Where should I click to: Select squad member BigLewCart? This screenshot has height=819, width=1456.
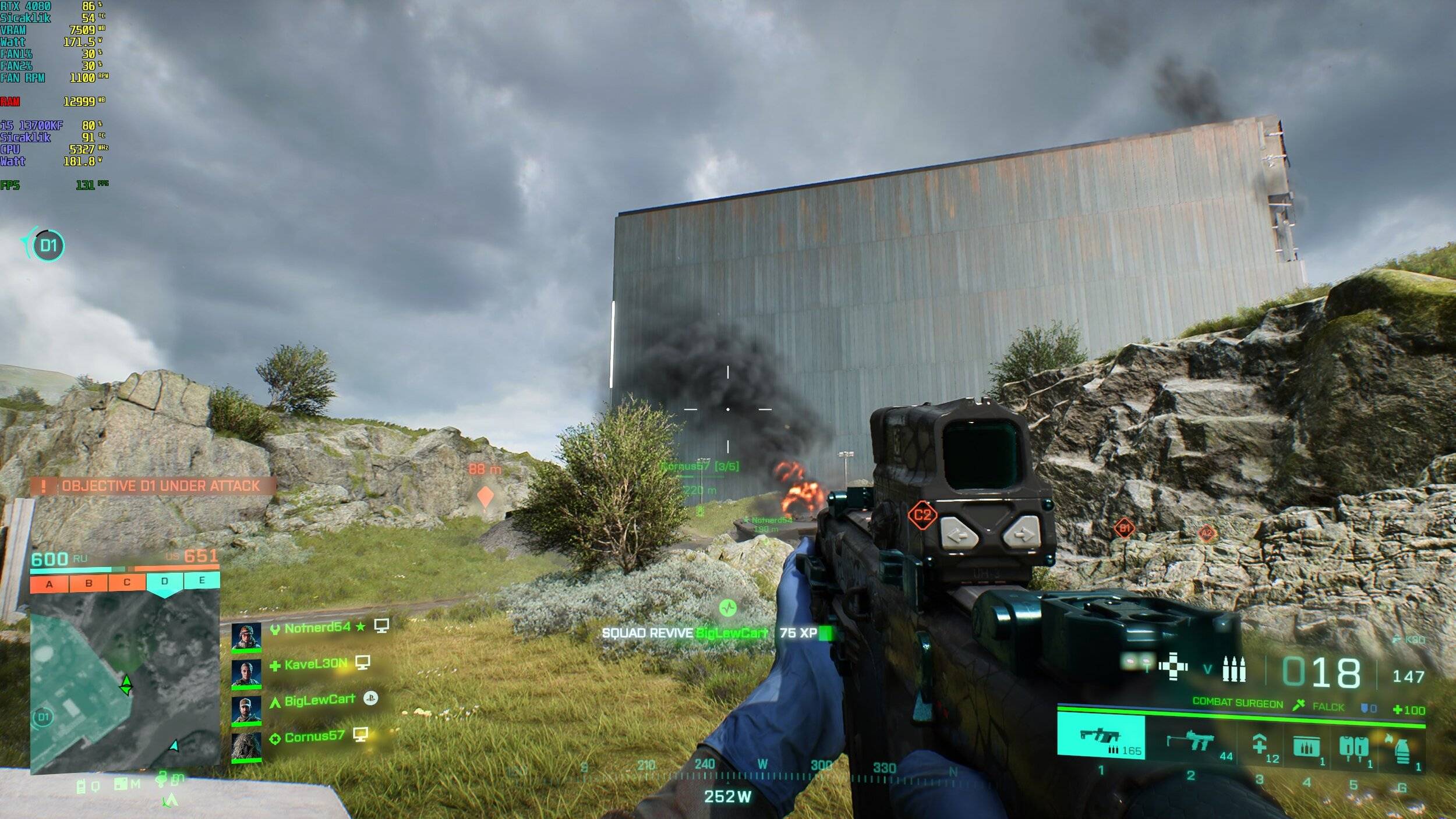click(x=319, y=700)
